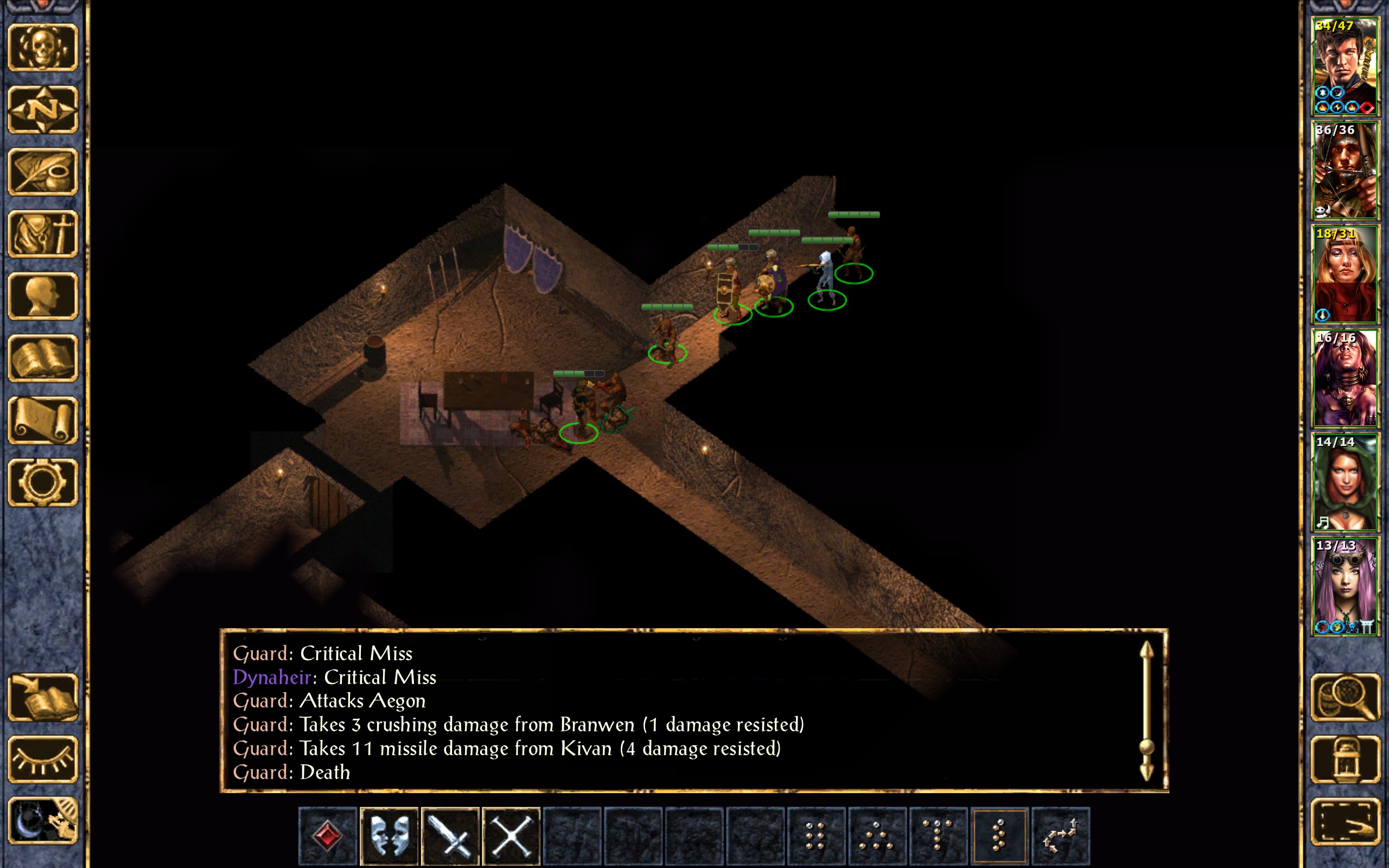The height and width of the screenshot is (868, 1389).
Task: Click the skull emblem button in sidebar
Action: click(43, 48)
